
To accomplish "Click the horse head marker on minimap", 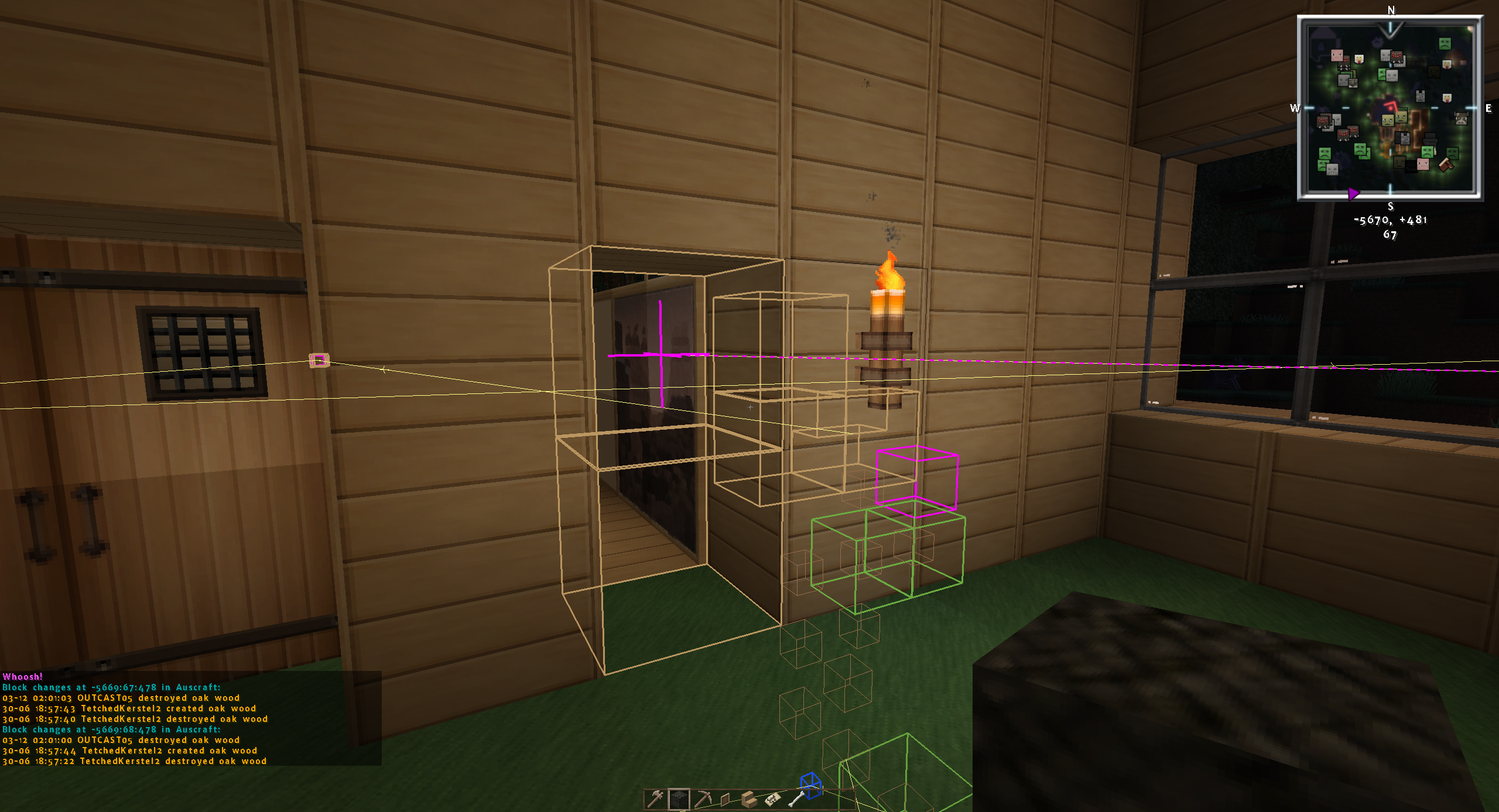I will coord(1447,166).
